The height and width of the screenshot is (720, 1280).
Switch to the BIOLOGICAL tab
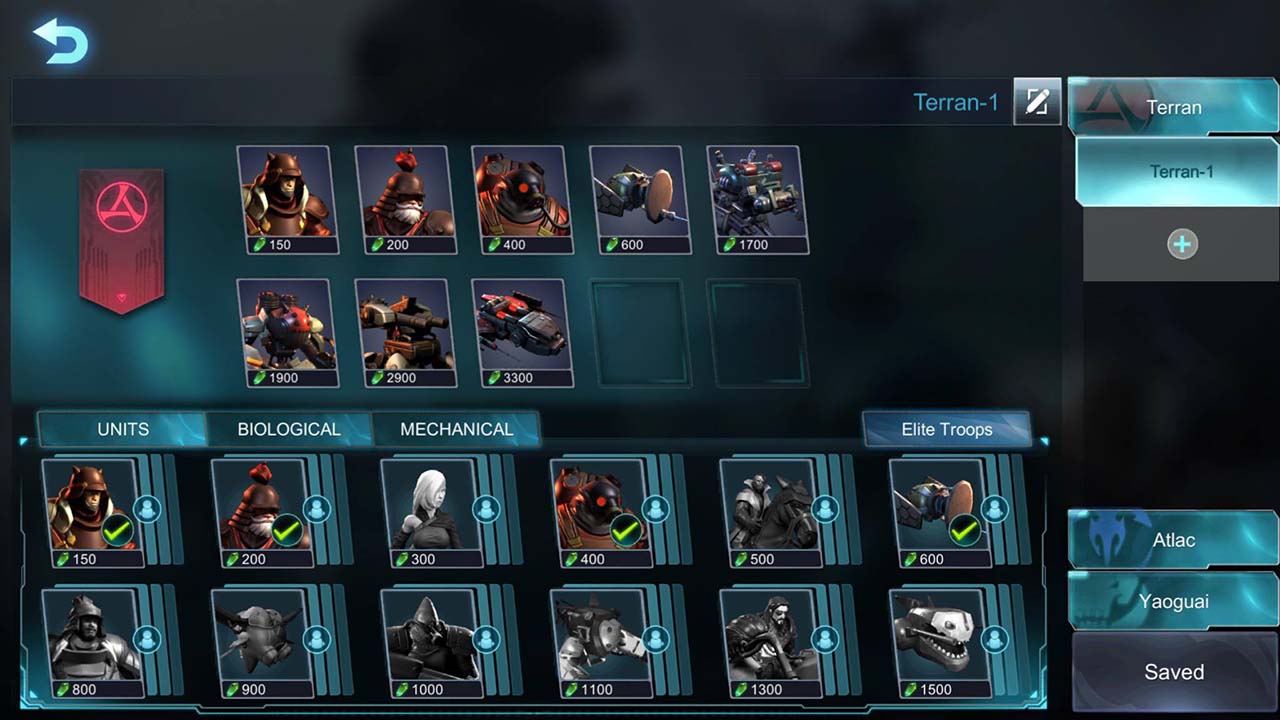[288, 428]
